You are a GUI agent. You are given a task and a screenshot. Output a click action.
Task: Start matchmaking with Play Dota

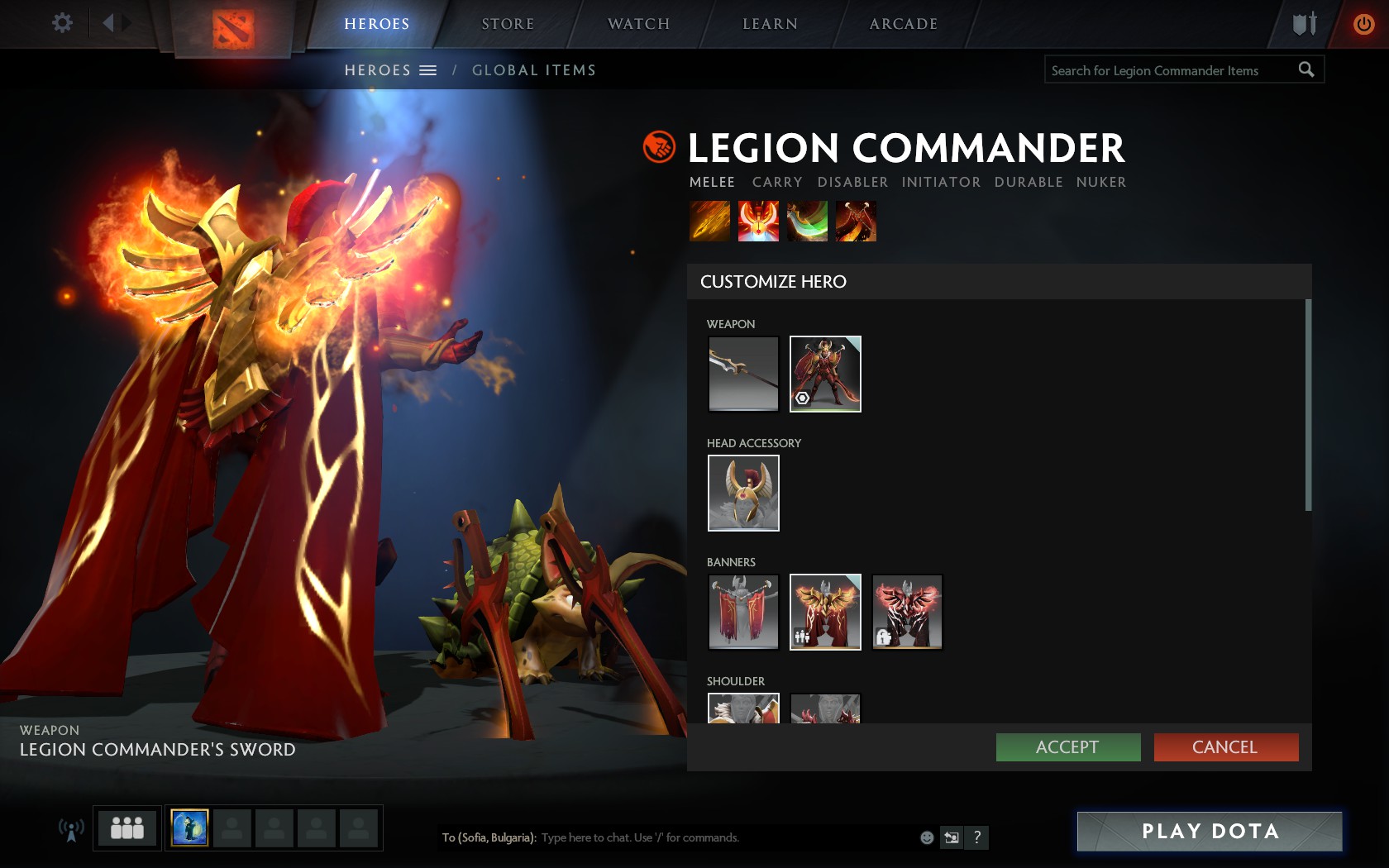[x=1209, y=831]
